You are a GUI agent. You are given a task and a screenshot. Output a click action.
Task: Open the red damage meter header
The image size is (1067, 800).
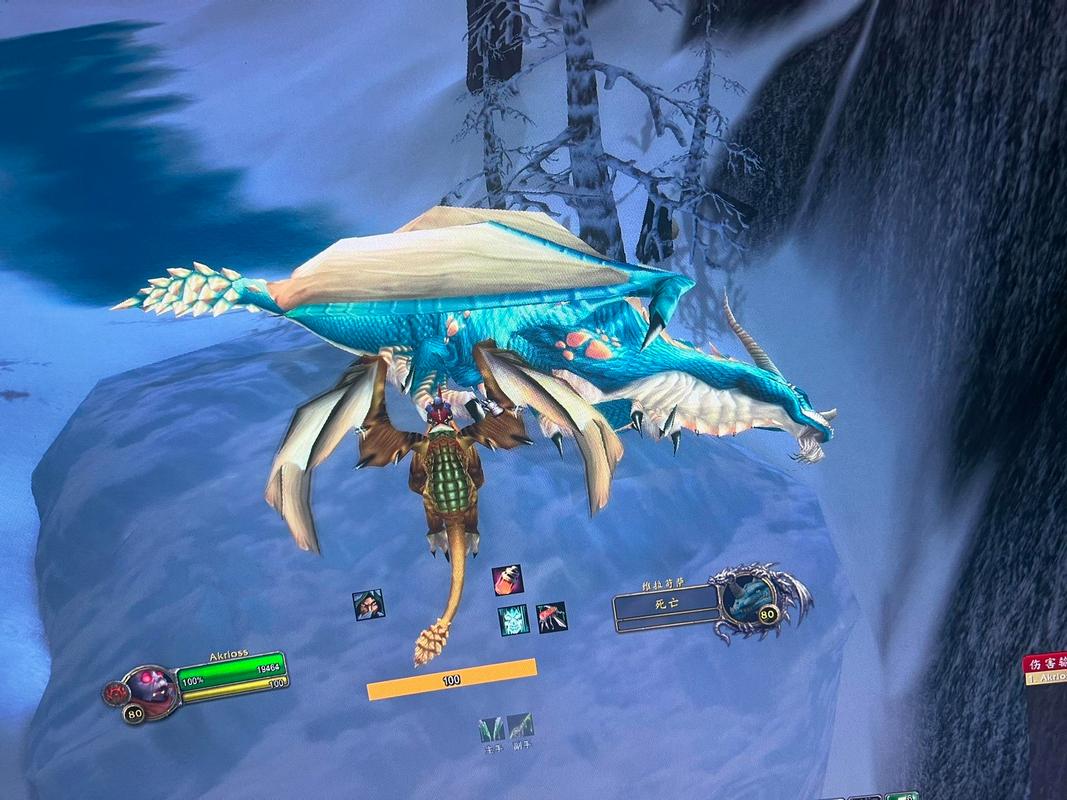click(x=1044, y=662)
